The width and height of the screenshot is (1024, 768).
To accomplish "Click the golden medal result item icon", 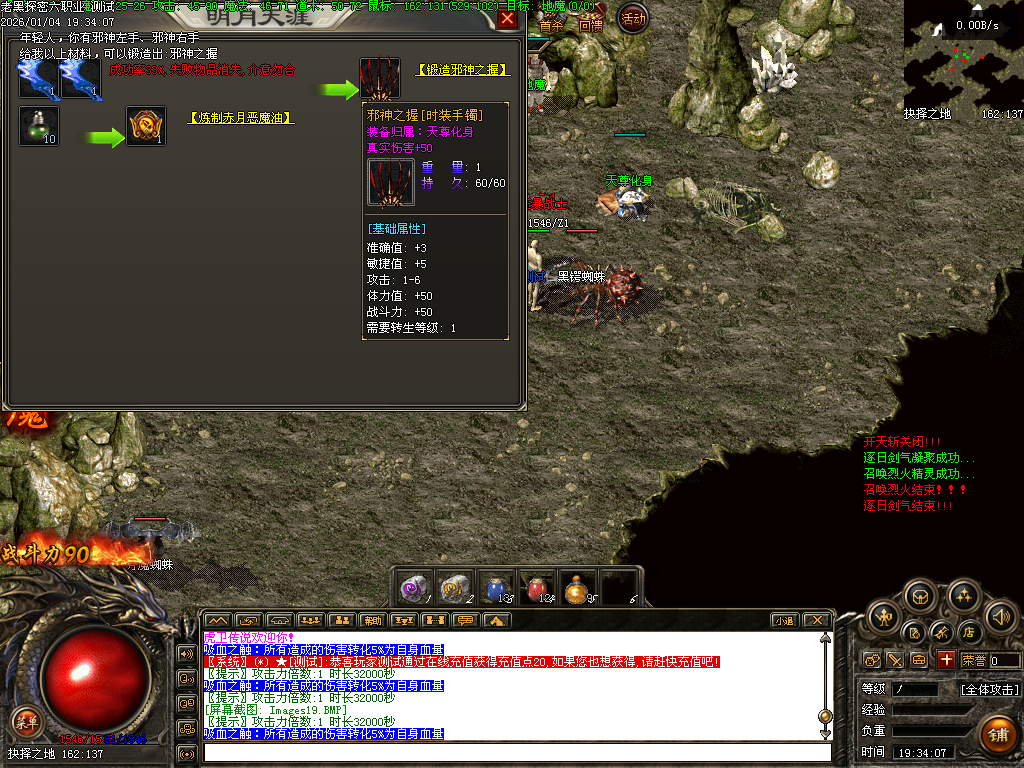I will click(146, 127).
